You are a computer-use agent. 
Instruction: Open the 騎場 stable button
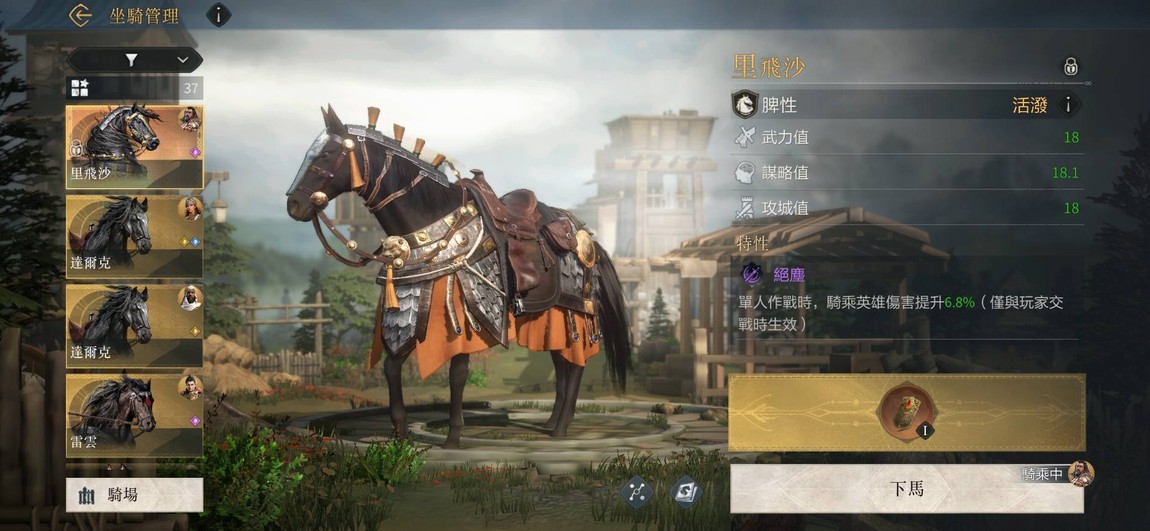click(x=134, y=494)
